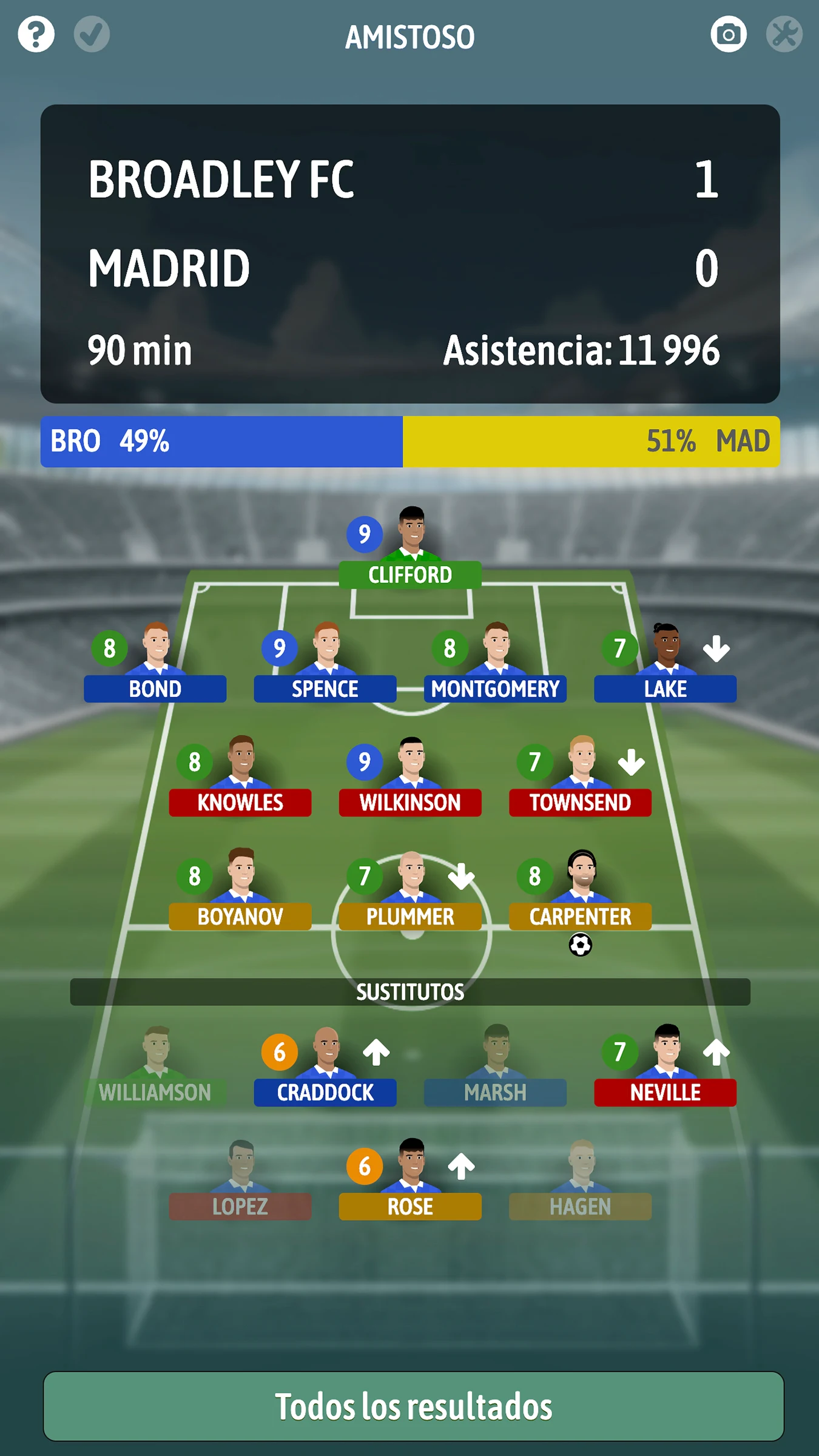Click the arrow beside Townsend
This screenshot has height=1456, width=819.
(x=631, y=763)
